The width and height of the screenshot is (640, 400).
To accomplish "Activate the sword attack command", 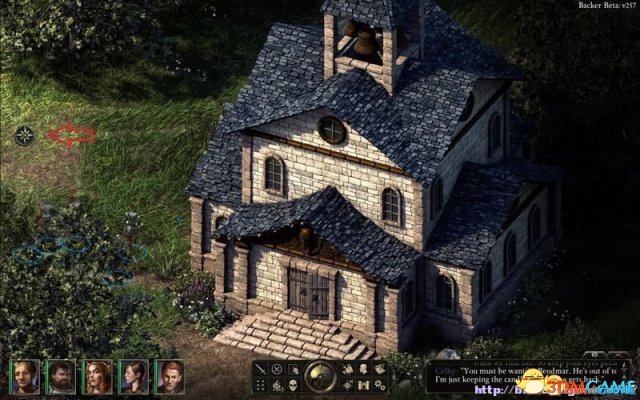I will click(261, 369).
